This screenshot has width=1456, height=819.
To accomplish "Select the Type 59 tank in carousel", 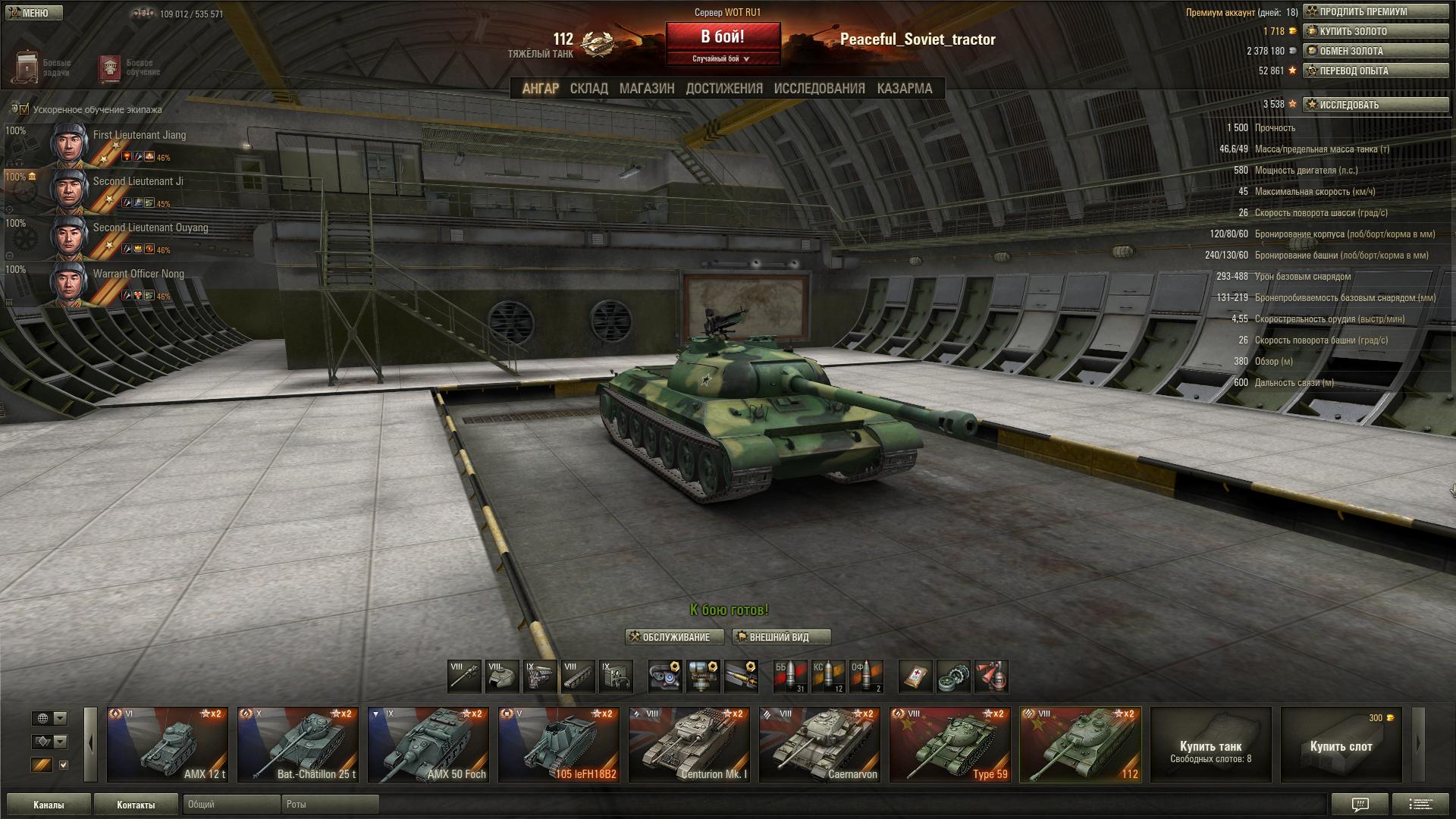I will pos(949,745).
